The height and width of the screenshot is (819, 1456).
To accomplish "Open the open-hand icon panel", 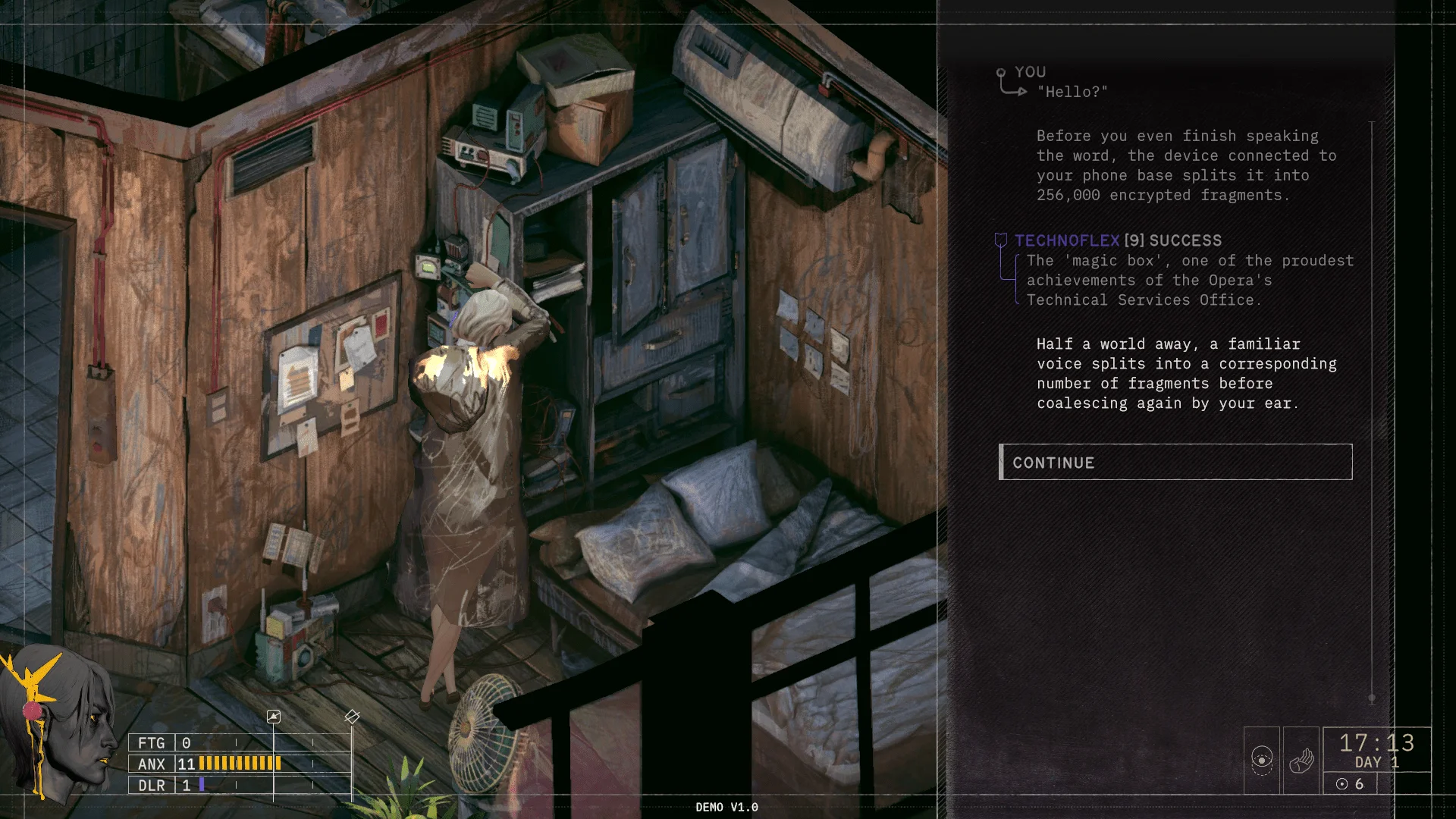I will [x=1301, y=760].
